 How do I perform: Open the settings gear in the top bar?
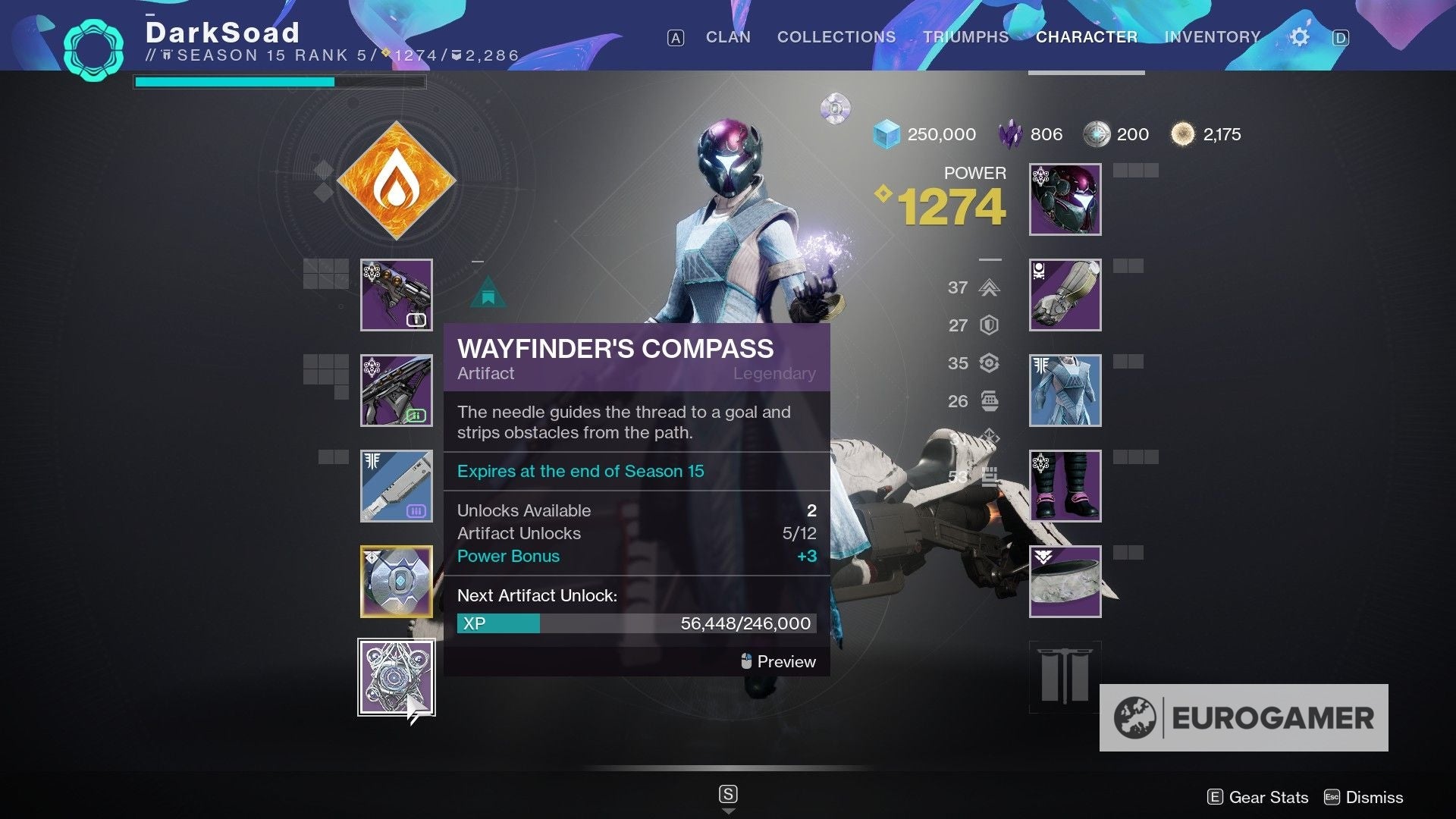(x=1299, y=36)
